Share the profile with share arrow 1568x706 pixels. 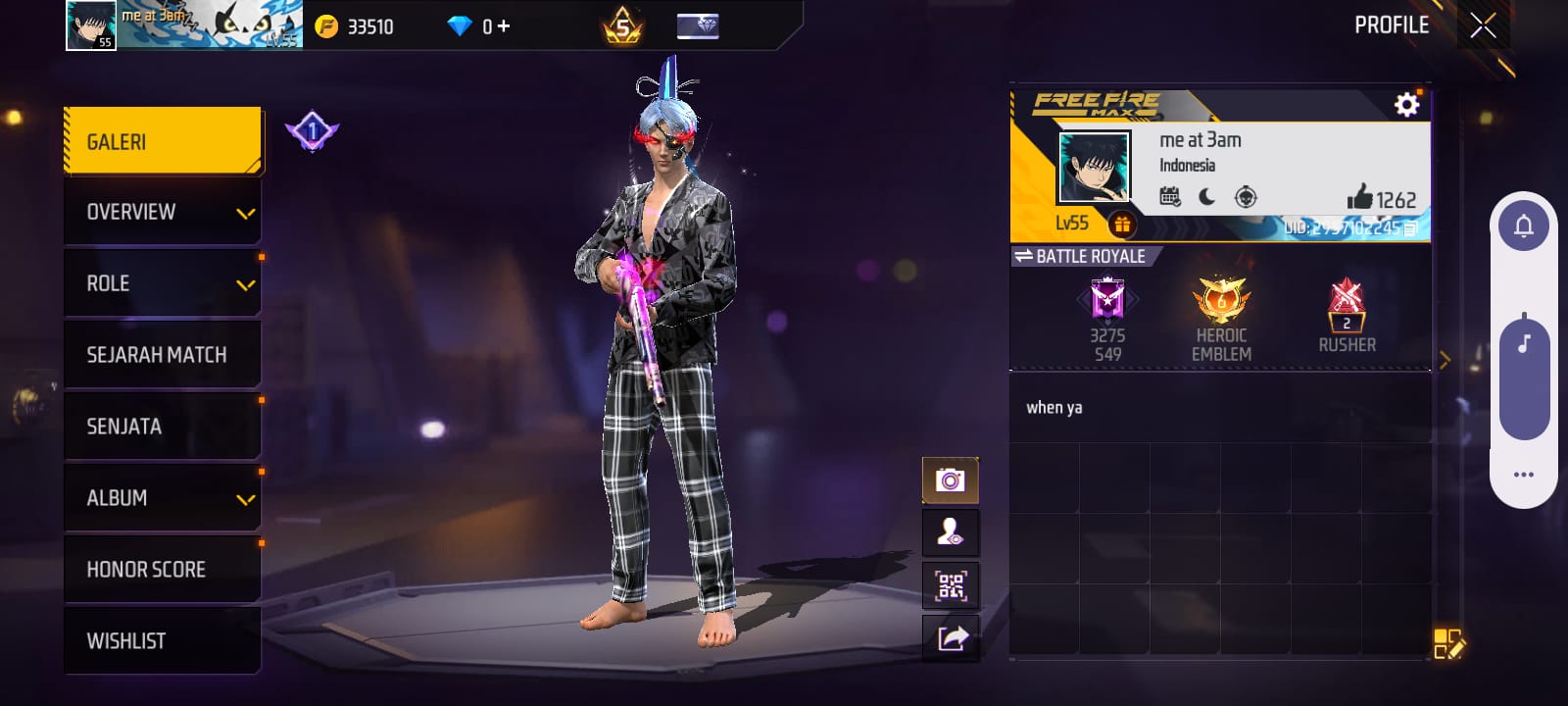click(x=951, y=639)
